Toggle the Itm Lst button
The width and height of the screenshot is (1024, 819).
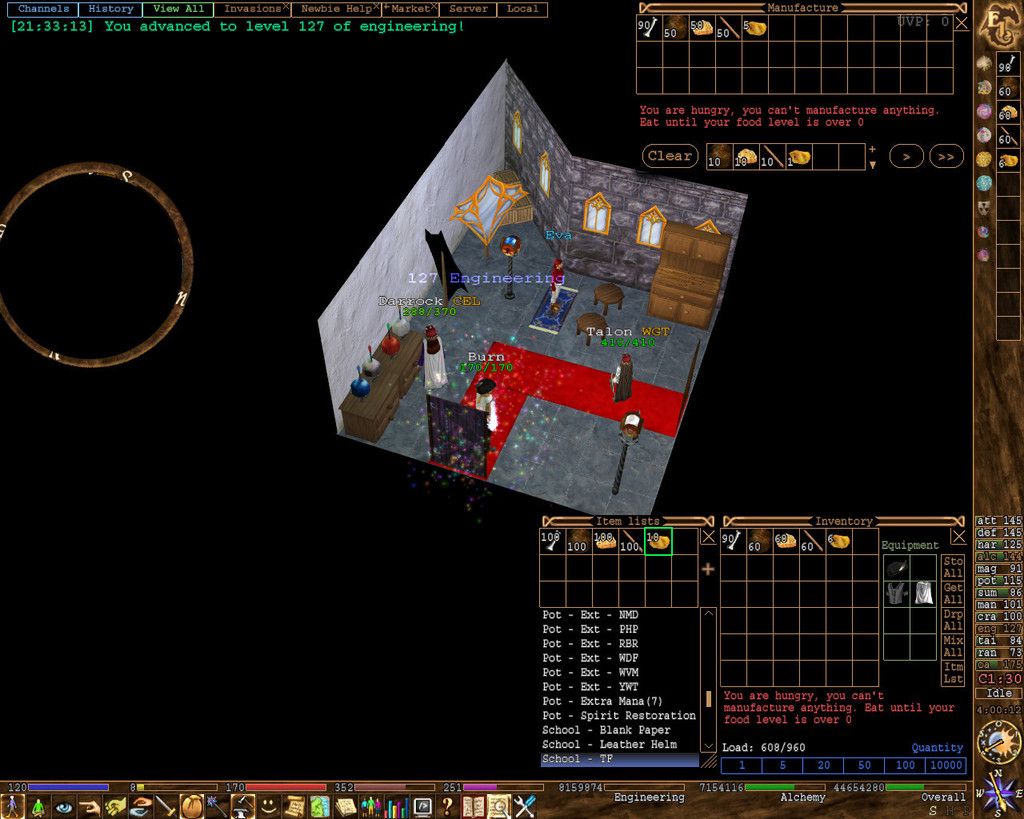(953, 672)
